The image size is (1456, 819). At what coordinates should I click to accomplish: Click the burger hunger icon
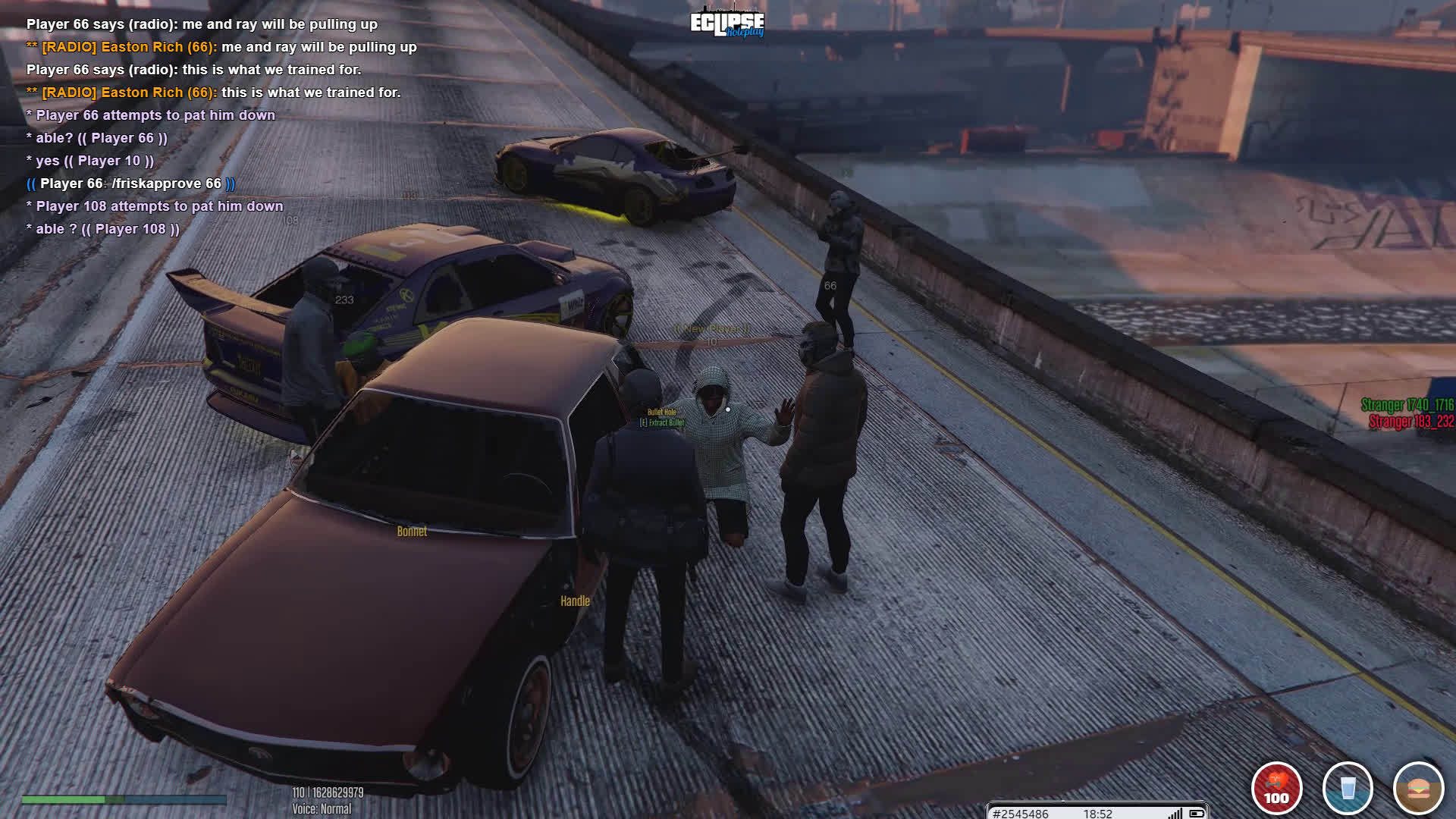pyautogui.click(x=1418, y=789)
